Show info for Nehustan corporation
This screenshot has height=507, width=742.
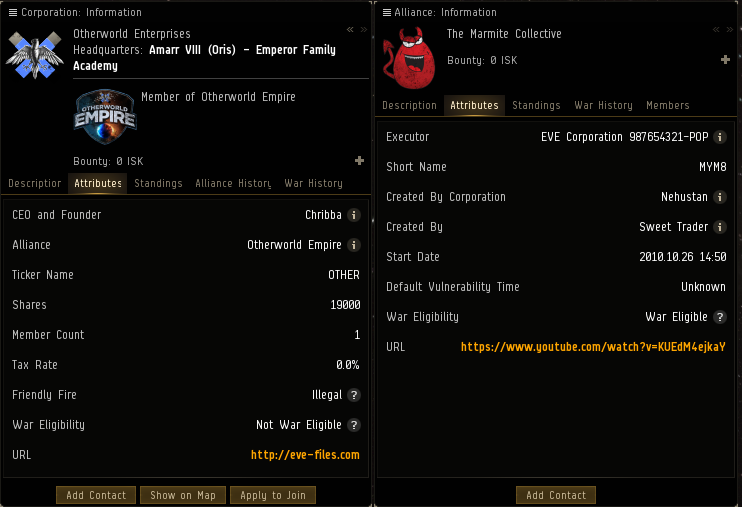pos(720,197)
